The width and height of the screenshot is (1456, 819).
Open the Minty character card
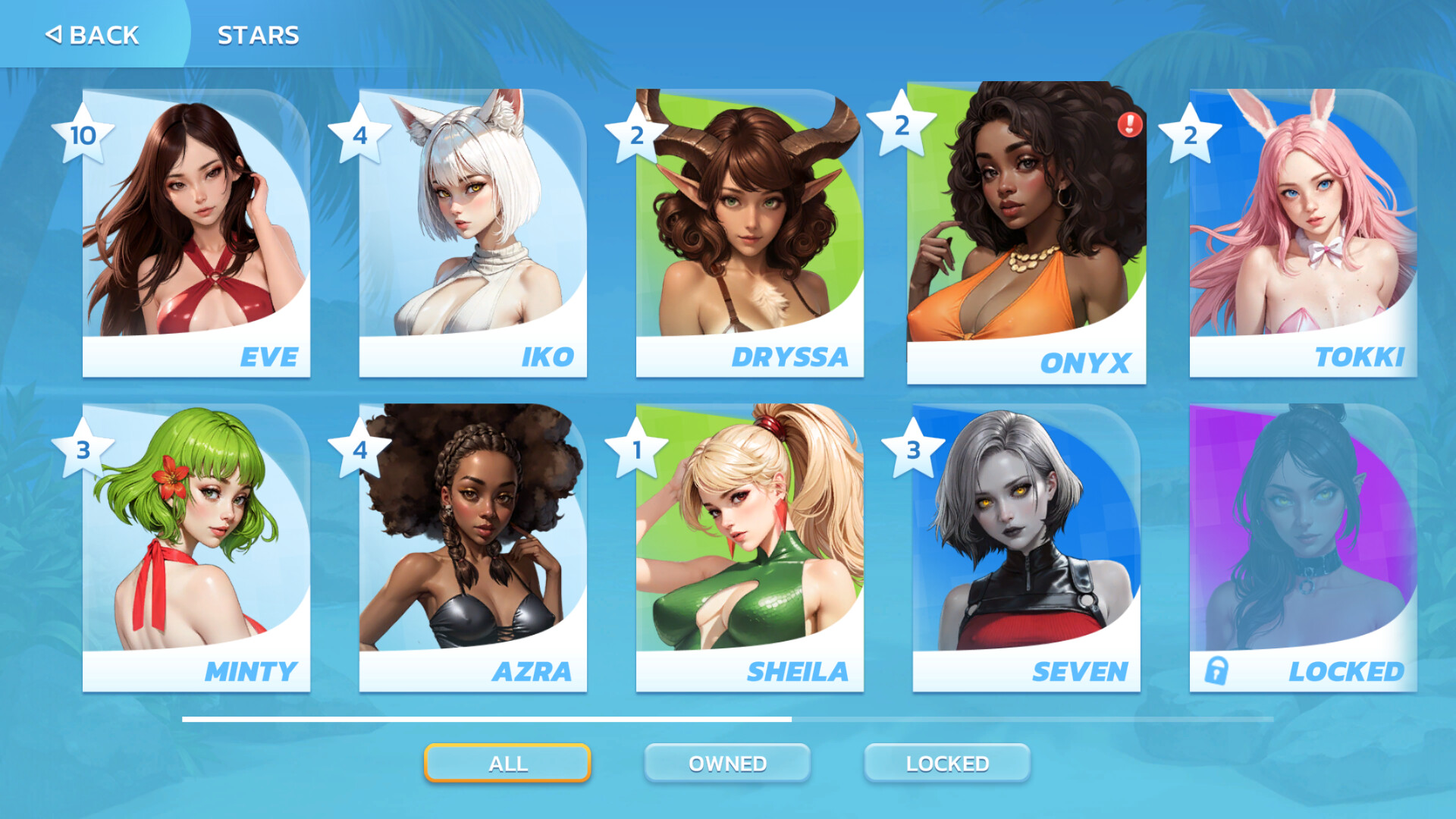[196, 548]
